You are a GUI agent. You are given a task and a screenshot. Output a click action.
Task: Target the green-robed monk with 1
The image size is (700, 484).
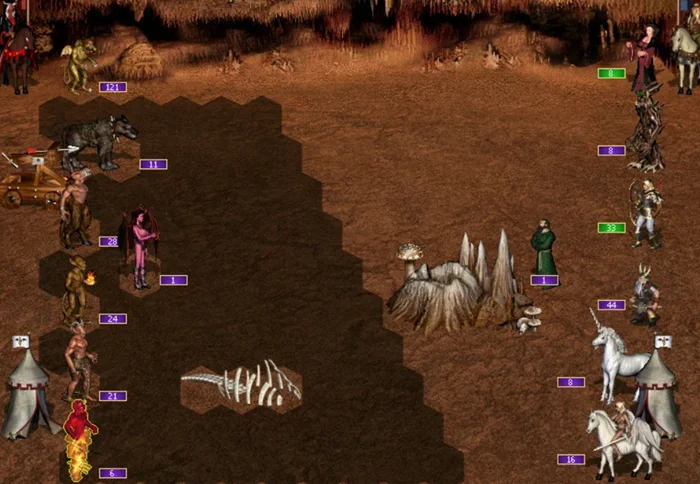(543, 248)
